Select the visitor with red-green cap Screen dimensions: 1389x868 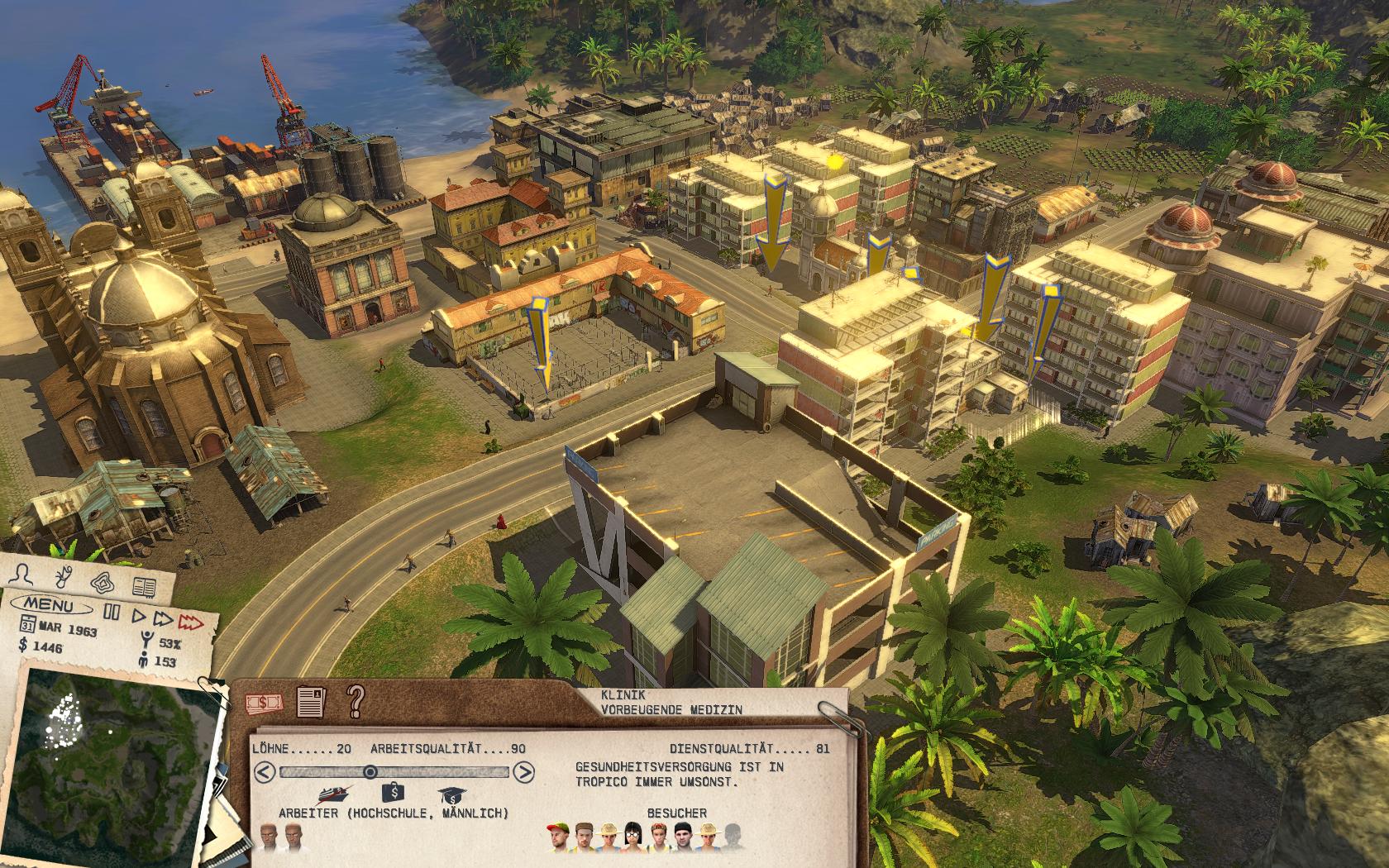560,837
